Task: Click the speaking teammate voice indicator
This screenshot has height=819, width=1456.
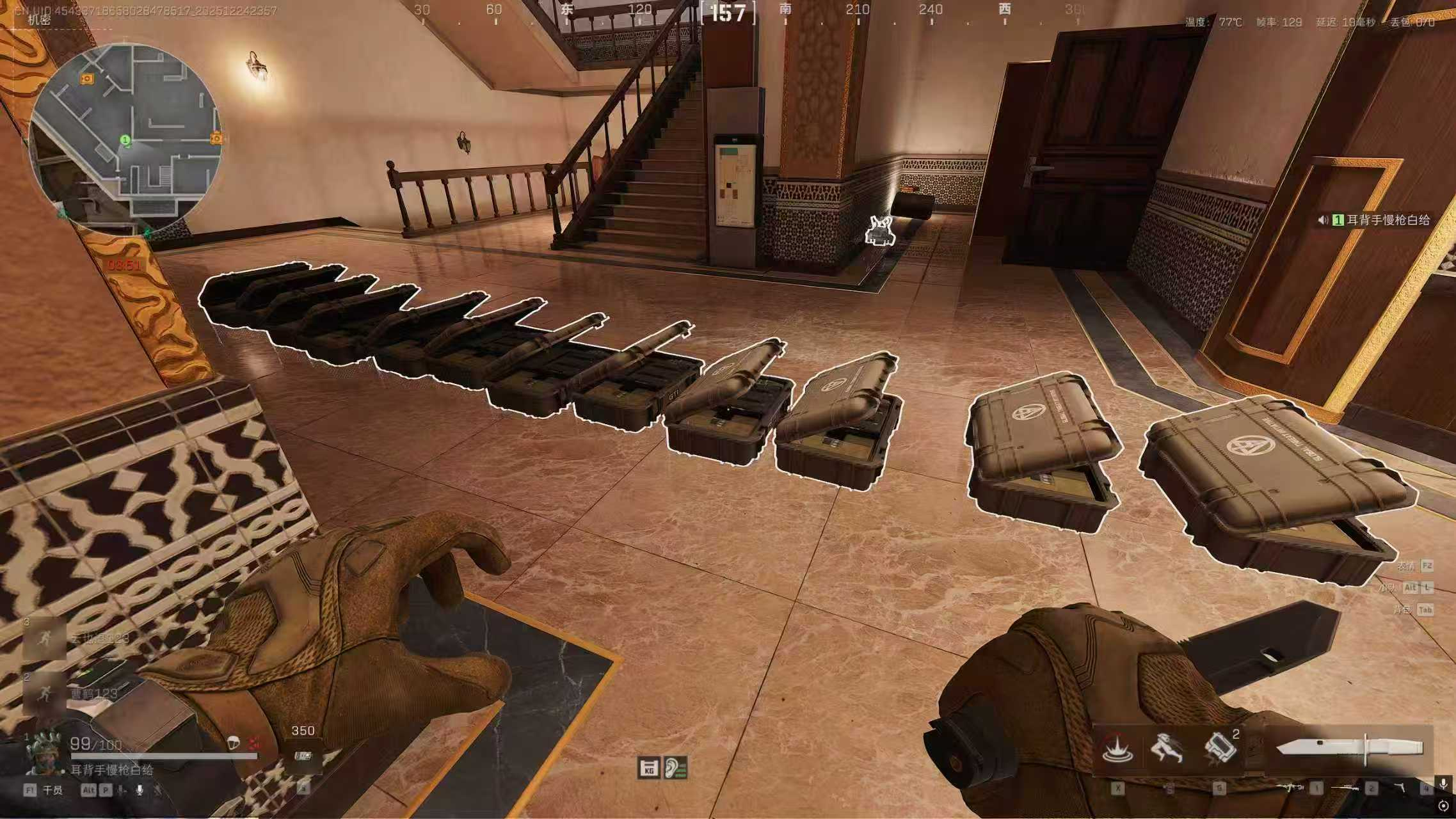Action: (1322, 220)
